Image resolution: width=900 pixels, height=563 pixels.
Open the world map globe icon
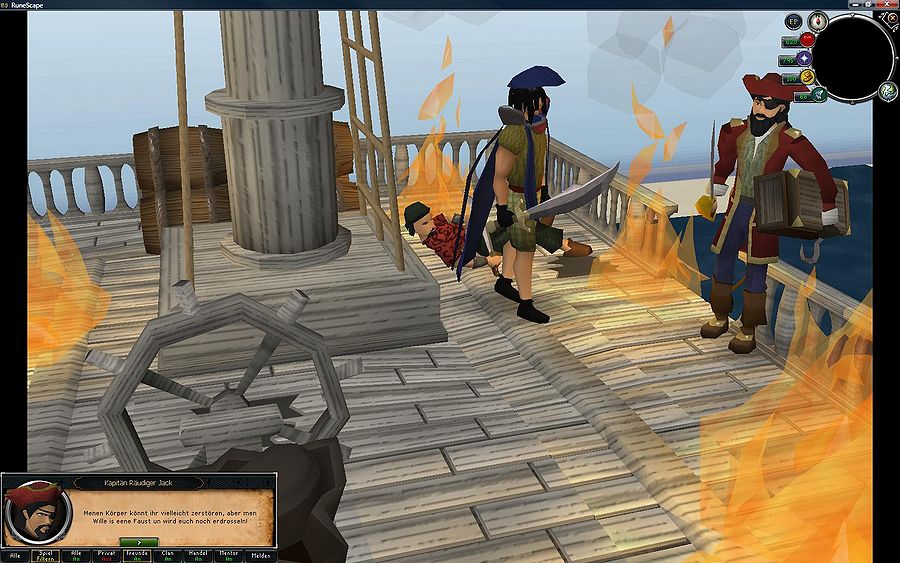[887, 92]
